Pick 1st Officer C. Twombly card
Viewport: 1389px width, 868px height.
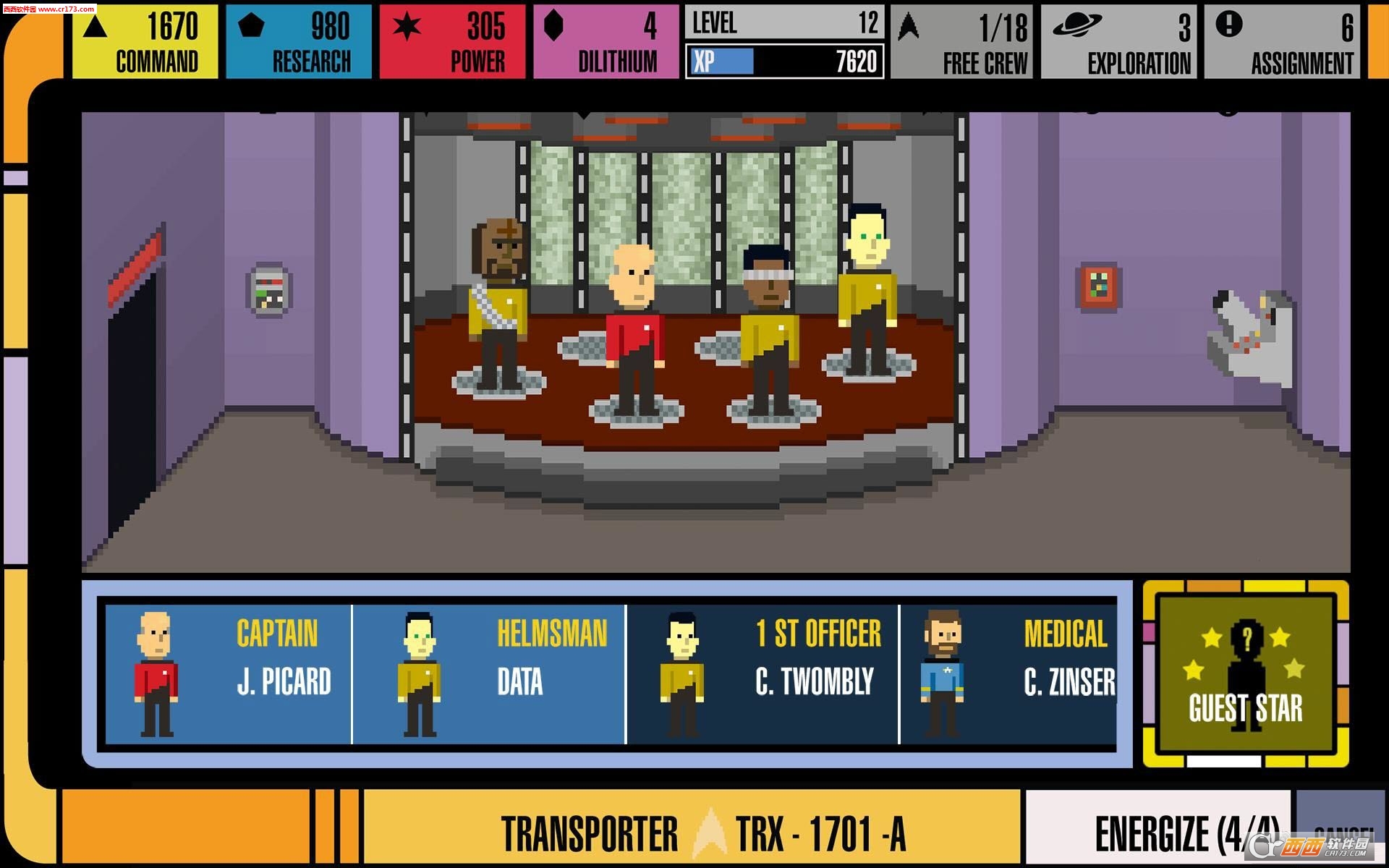click(763, 674)
